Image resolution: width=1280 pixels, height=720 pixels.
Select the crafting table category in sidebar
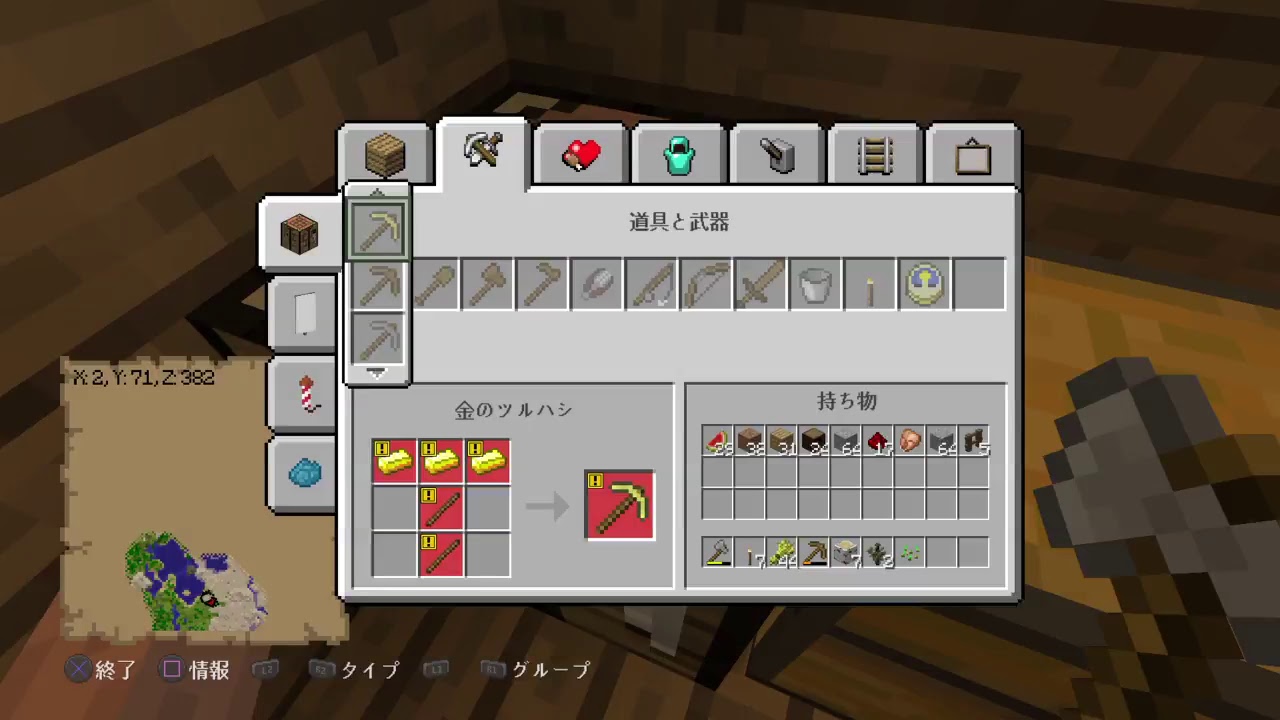point(299,232)
